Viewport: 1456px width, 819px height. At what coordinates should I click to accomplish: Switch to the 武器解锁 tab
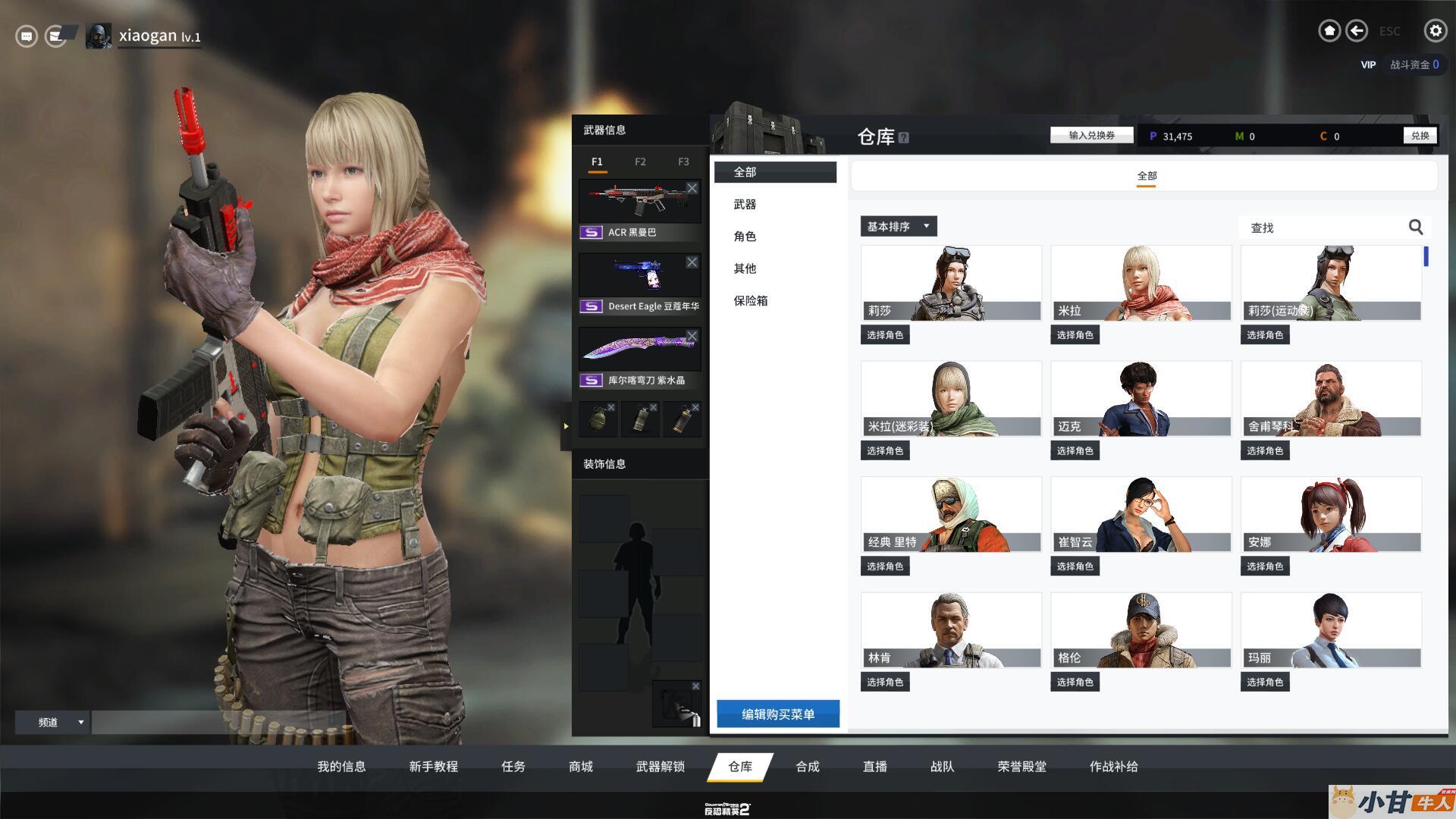(660, 767)
